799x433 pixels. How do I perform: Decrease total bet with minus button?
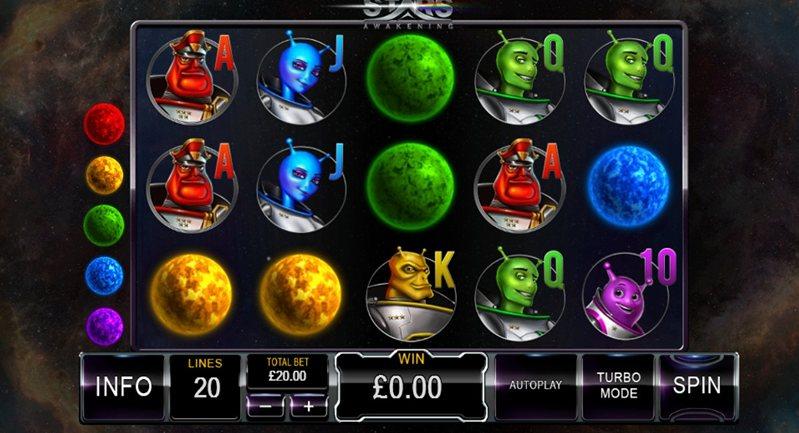click(264, 406)
